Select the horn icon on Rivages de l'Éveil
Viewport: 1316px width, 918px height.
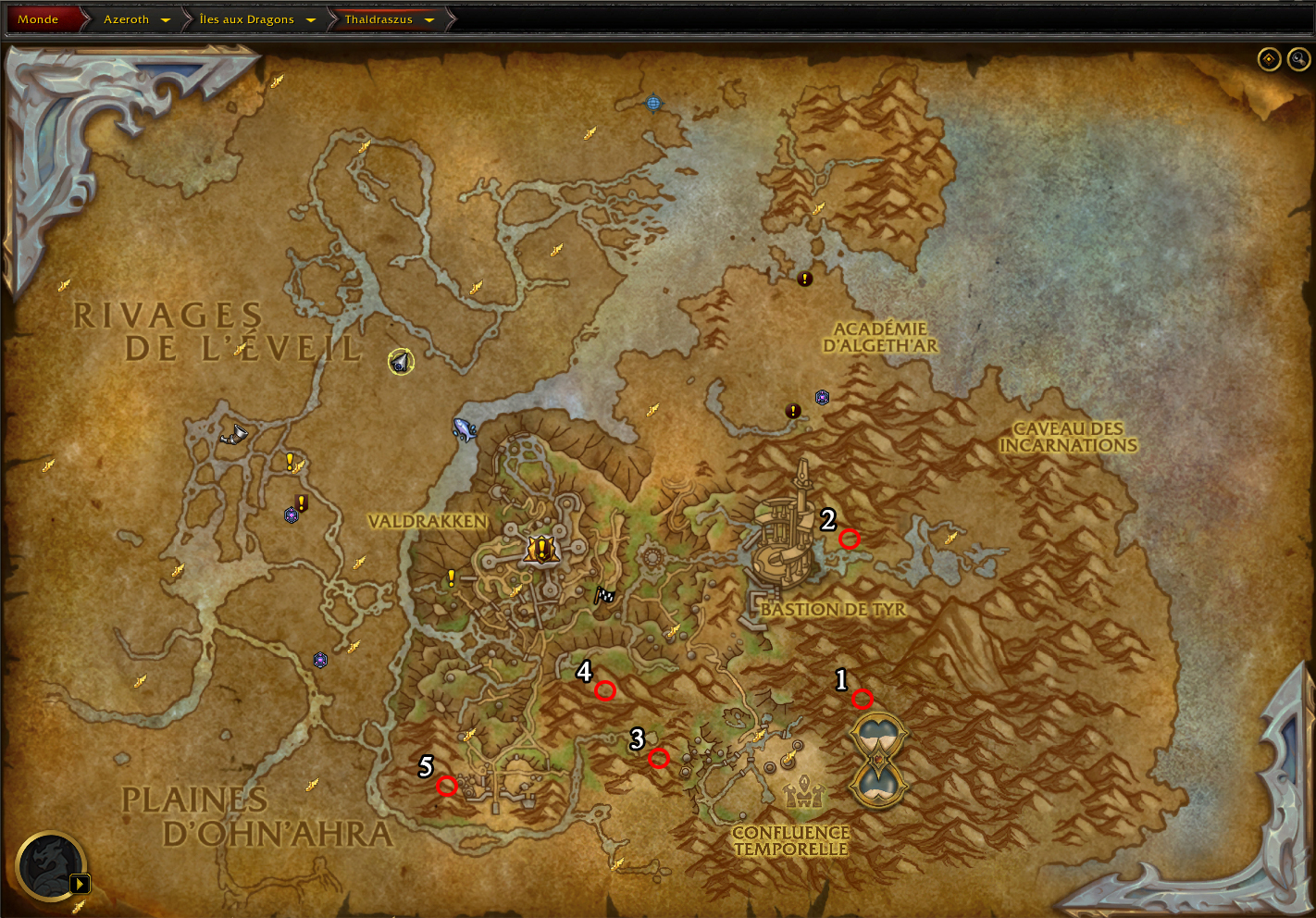(x=234, y=433)
